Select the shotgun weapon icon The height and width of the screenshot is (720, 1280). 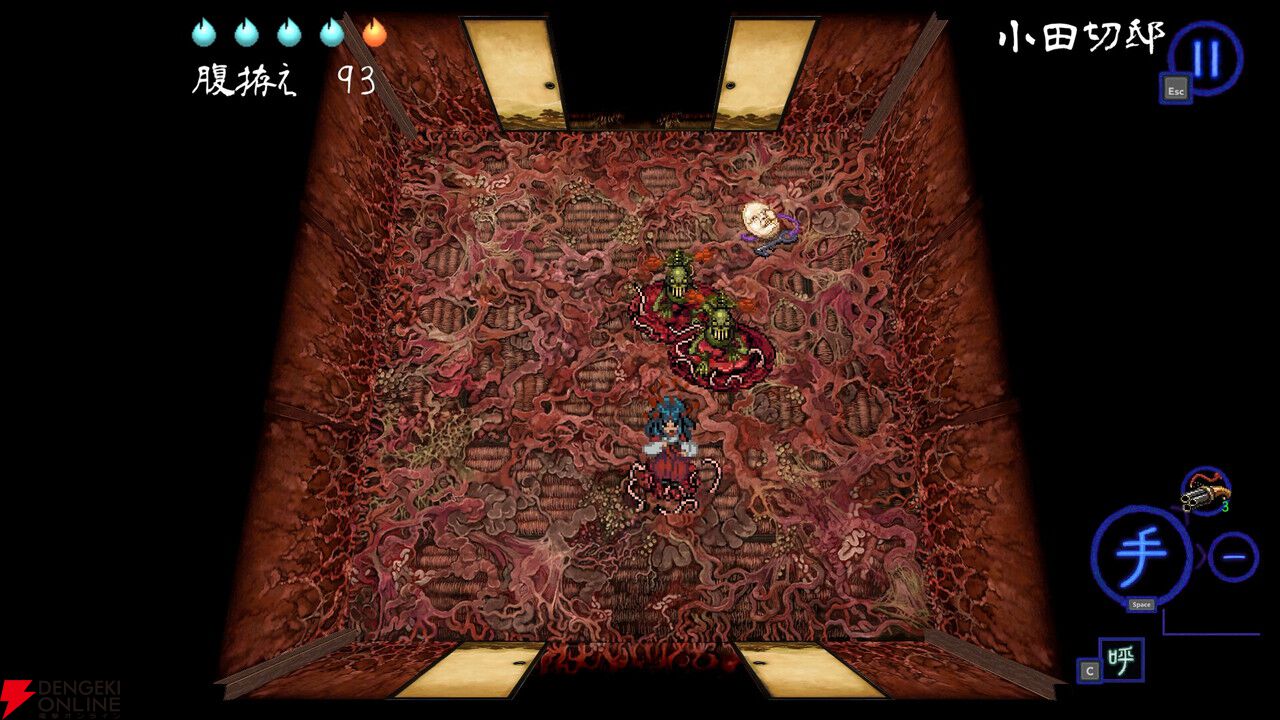coord(1207,492)
